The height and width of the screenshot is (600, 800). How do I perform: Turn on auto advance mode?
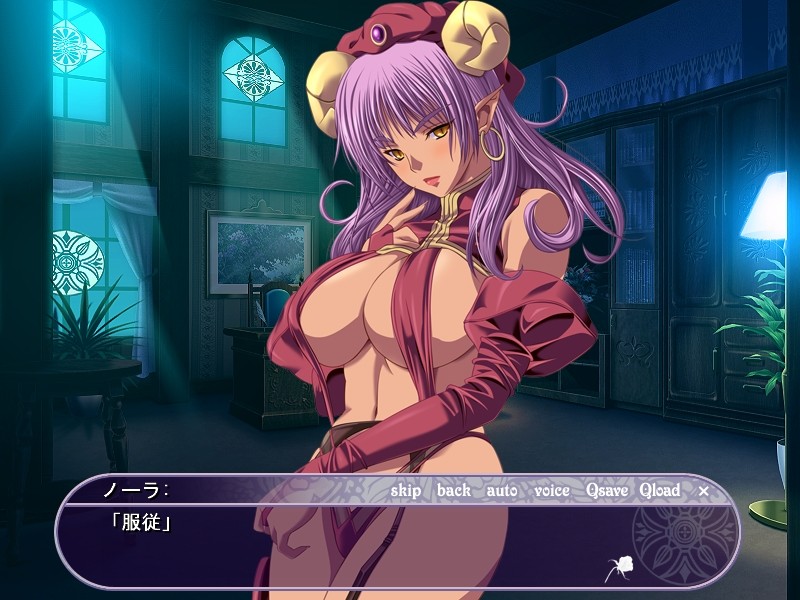pos(502,491)
